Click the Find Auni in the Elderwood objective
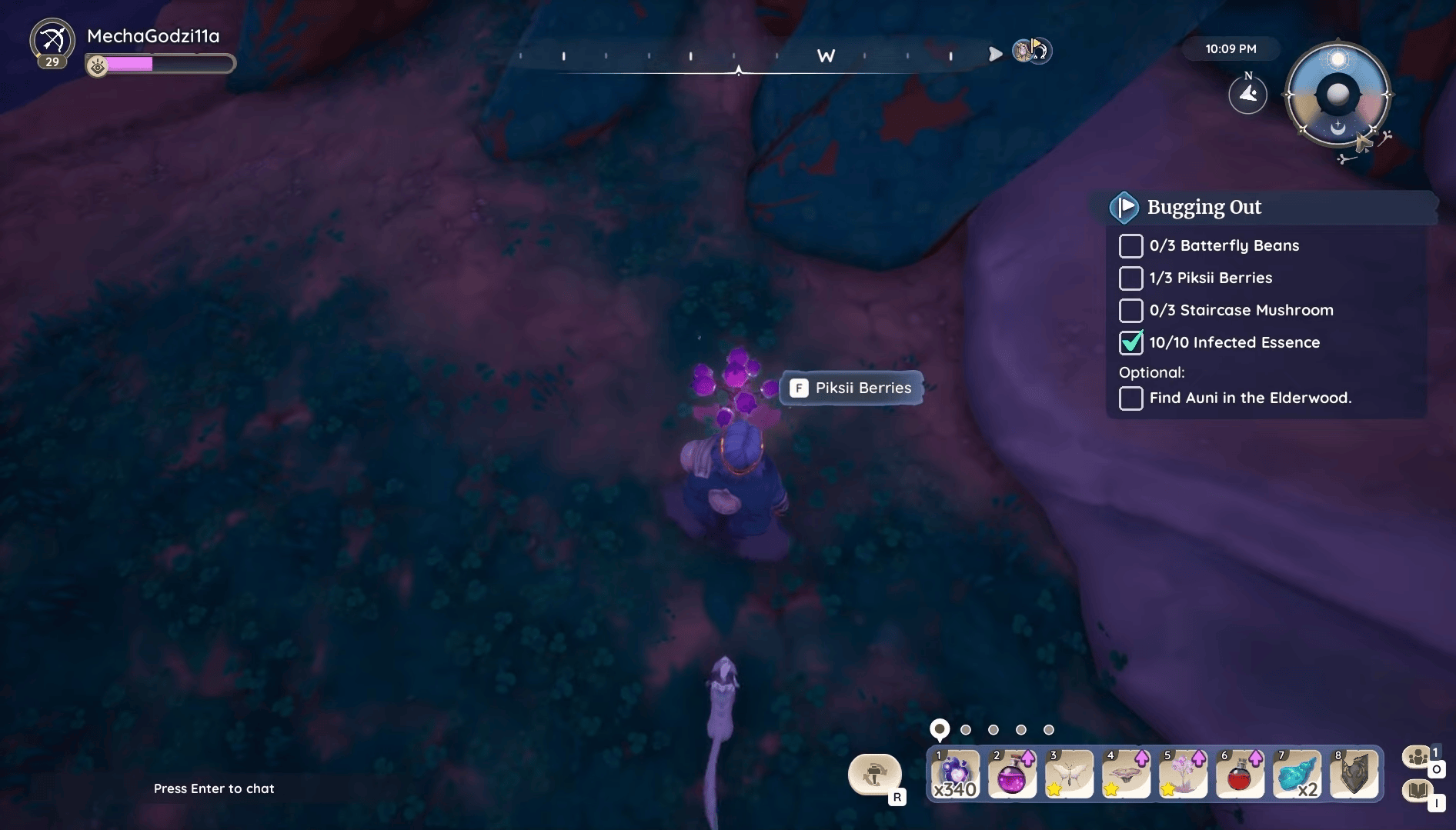 click(x=1250, y=398)
